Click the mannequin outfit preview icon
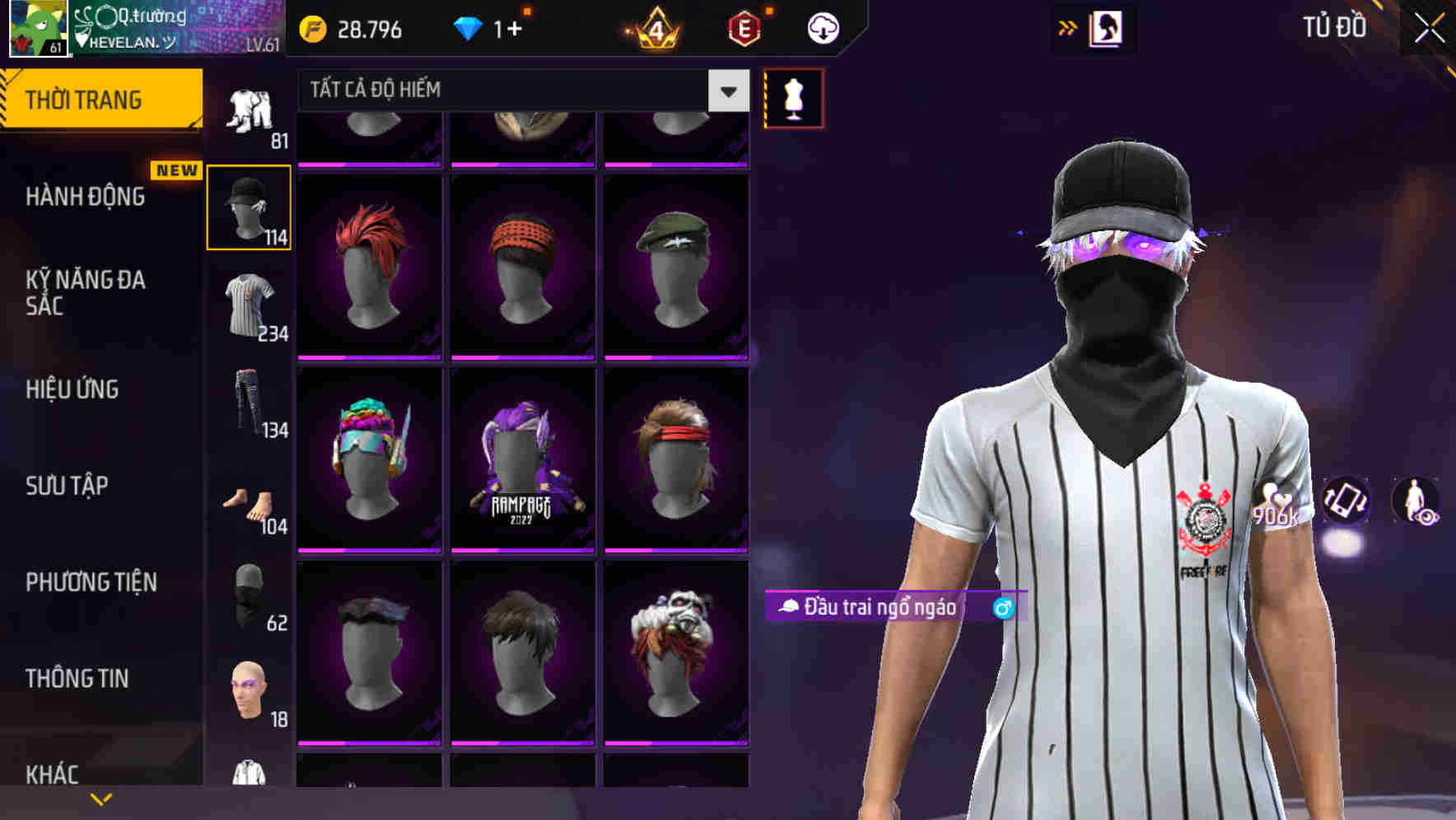Viewport: 1456px width, 820px height. (793, 97)
